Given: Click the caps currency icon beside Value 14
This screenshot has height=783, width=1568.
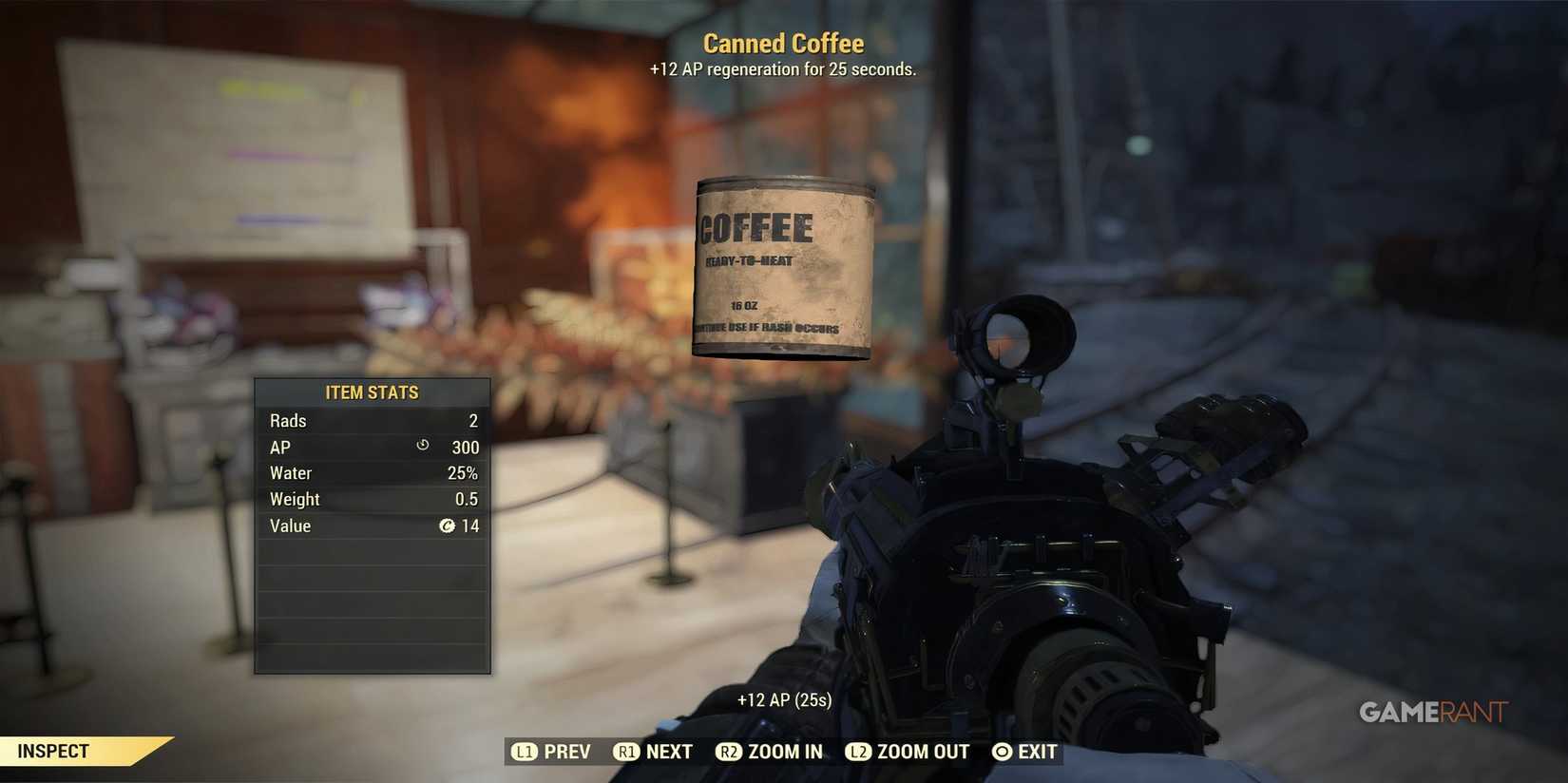Looking at the screenshot, I should [x=448, y=525].
